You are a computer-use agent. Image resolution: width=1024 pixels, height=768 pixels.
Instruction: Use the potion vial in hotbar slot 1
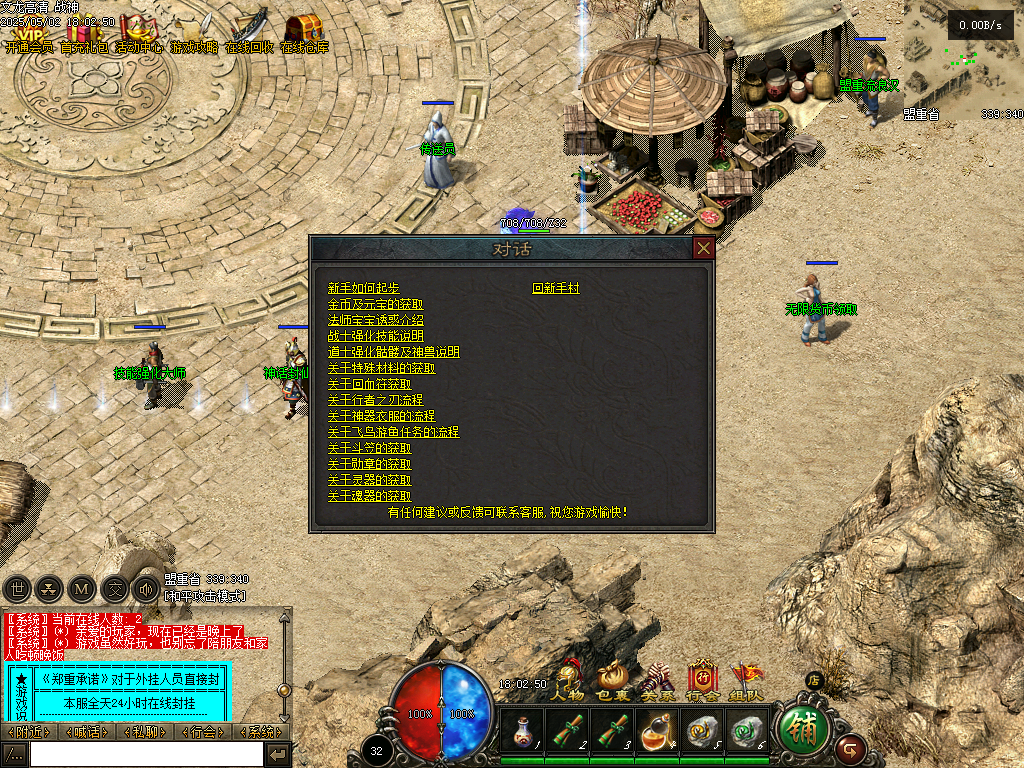click(x=521, y=732)
